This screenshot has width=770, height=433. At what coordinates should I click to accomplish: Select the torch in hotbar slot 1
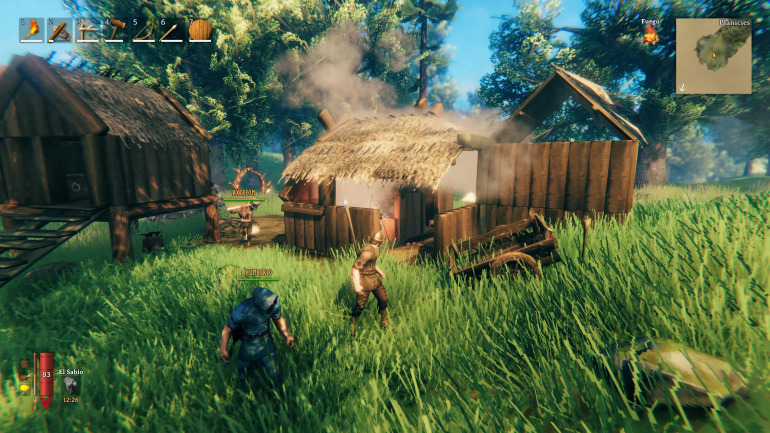32,31
